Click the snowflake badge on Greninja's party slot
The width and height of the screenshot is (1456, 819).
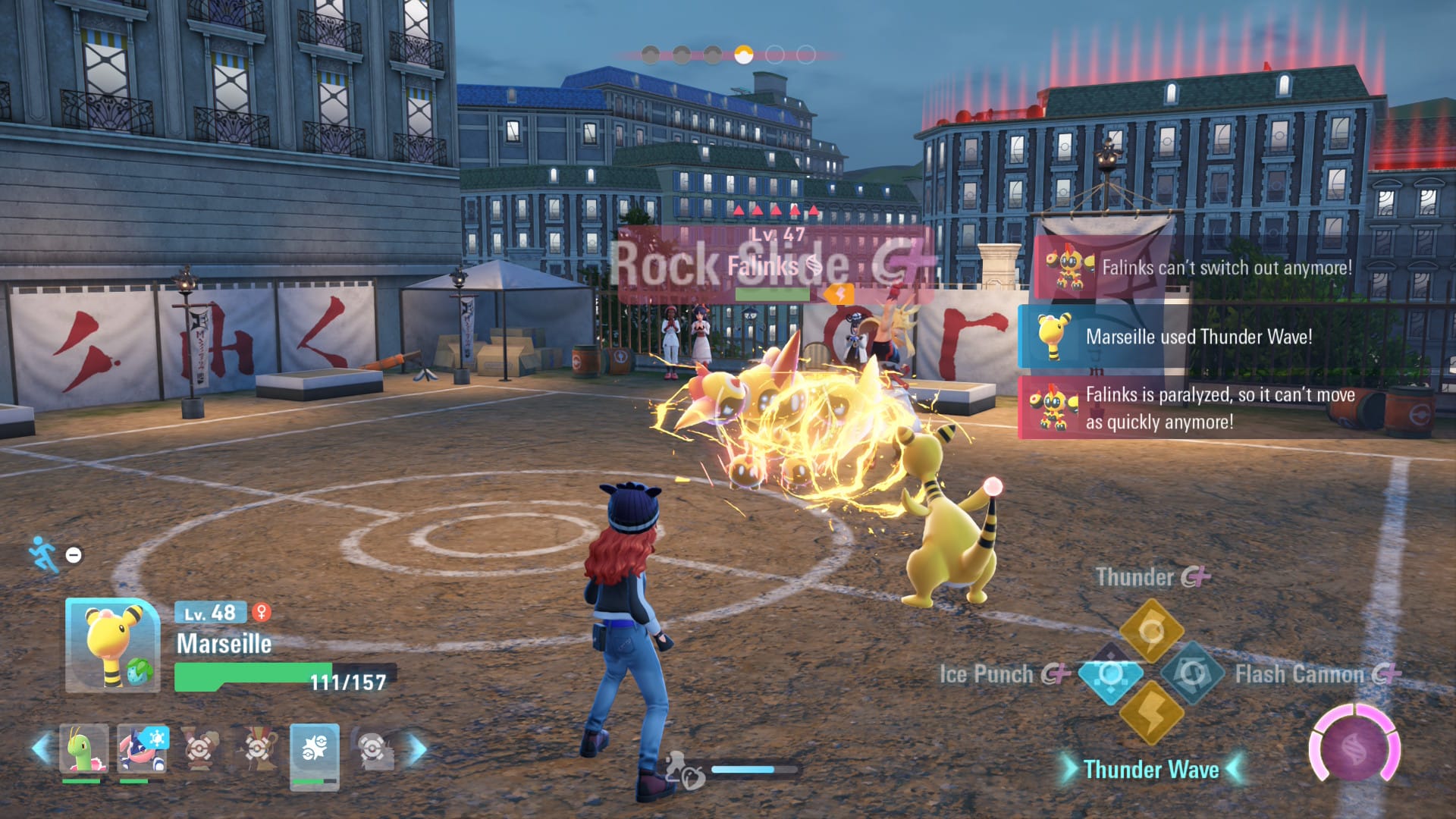coord(155,738)
